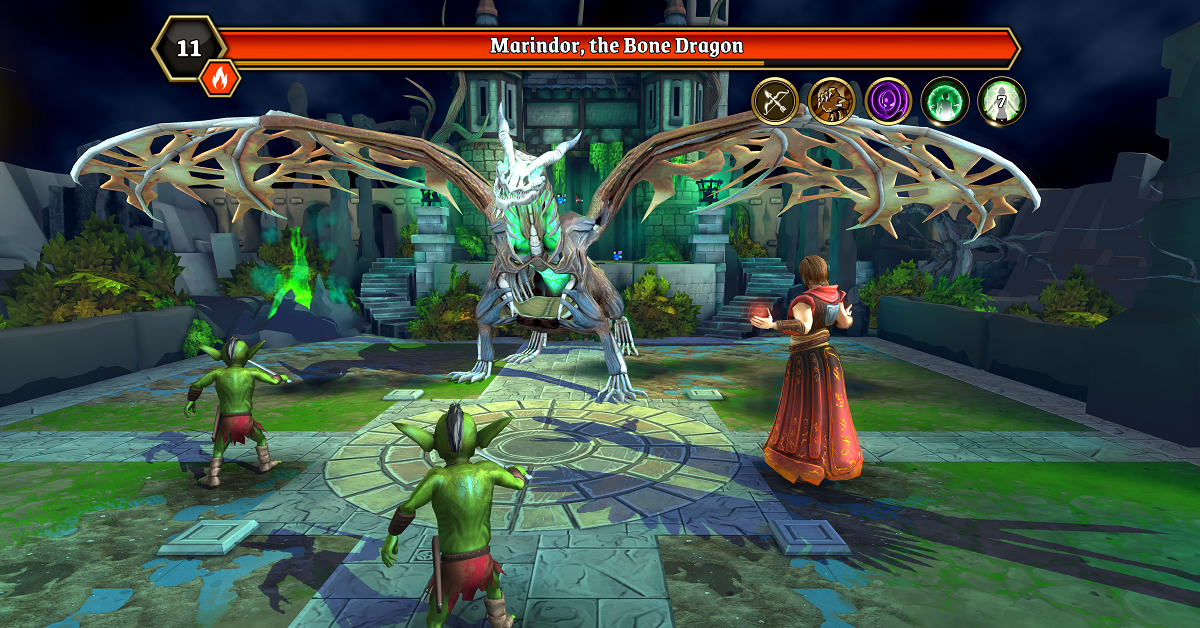Image resolution: width=1200 pixels, height=628 pixels.
Task: Check the green shielded figure buff icon
Action: tap(945, 101)
